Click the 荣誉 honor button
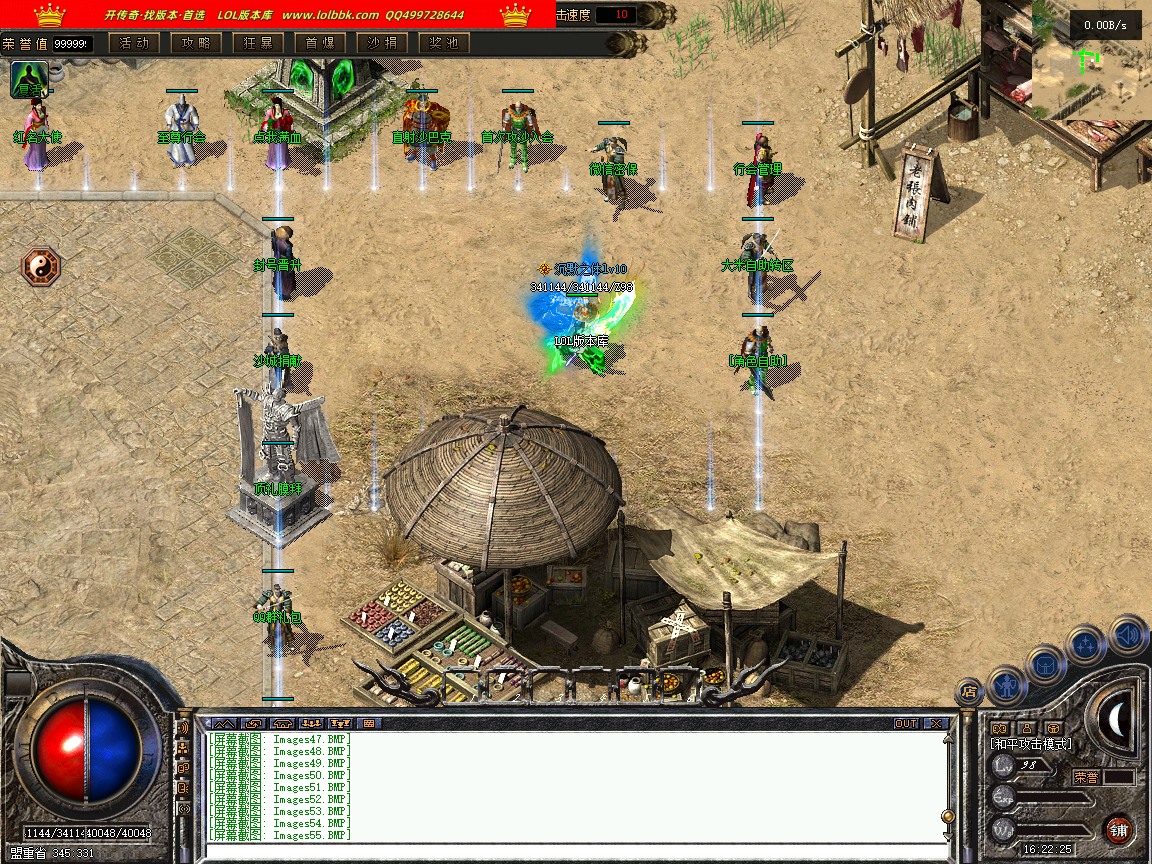This screenshot has width=1152, height=864. point(1087,776)
